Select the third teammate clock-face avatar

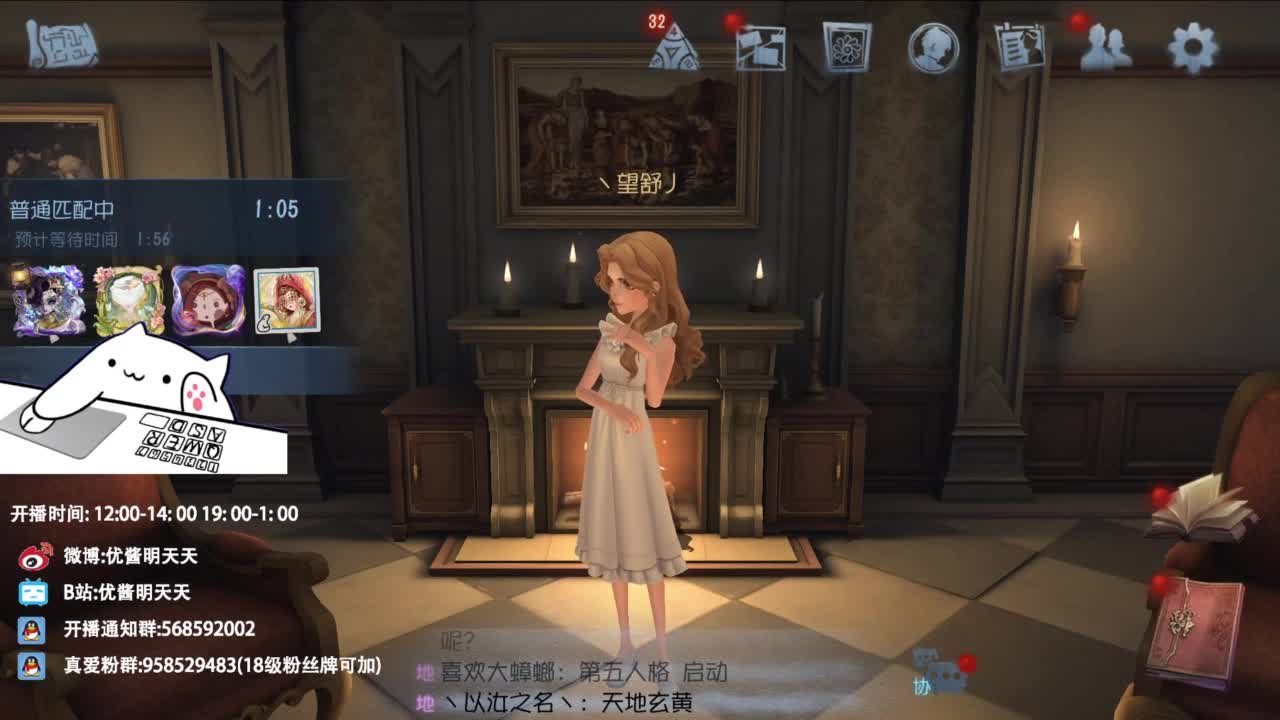pos(210,300)
